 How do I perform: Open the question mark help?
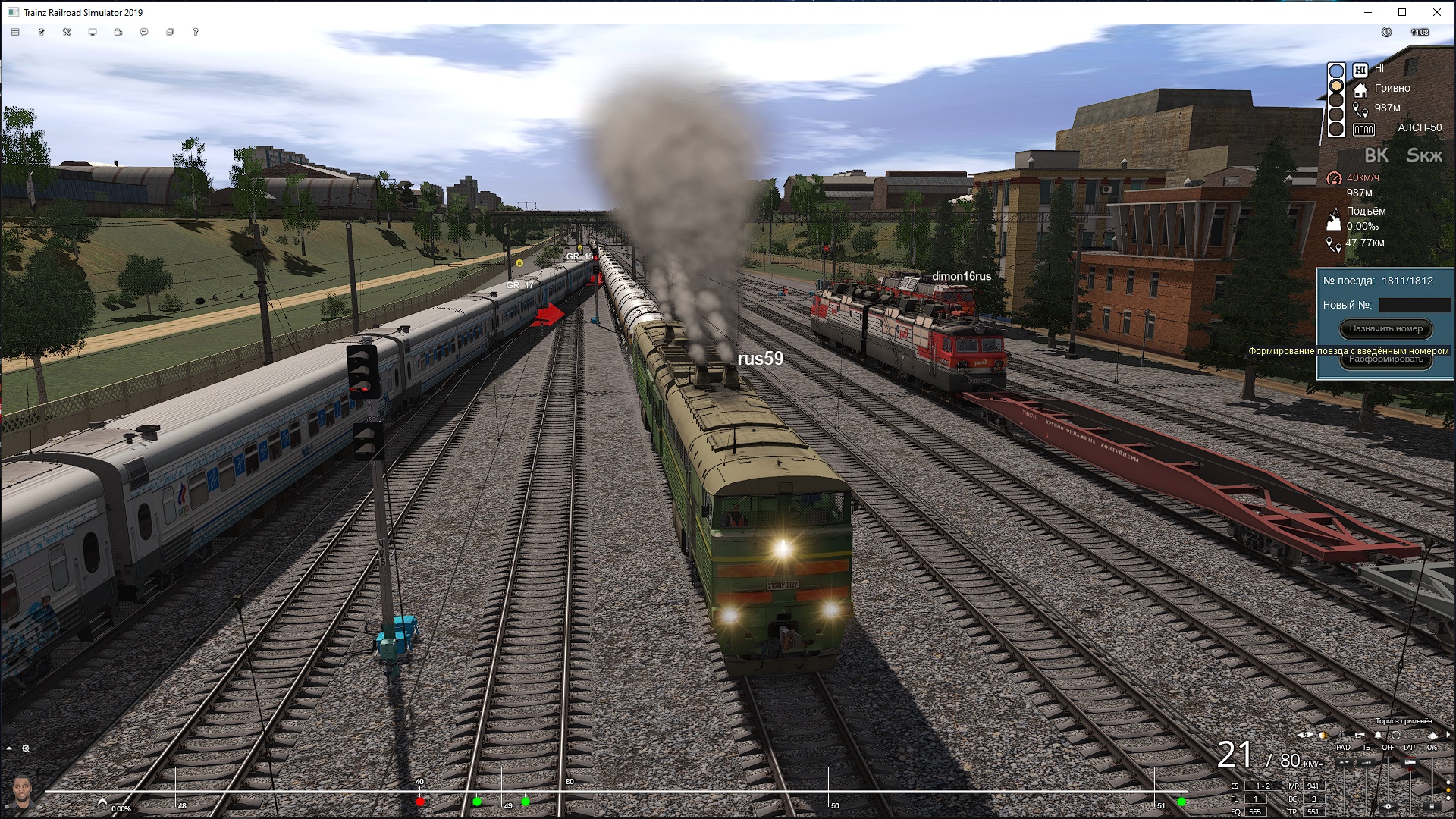tap(196, 32)
